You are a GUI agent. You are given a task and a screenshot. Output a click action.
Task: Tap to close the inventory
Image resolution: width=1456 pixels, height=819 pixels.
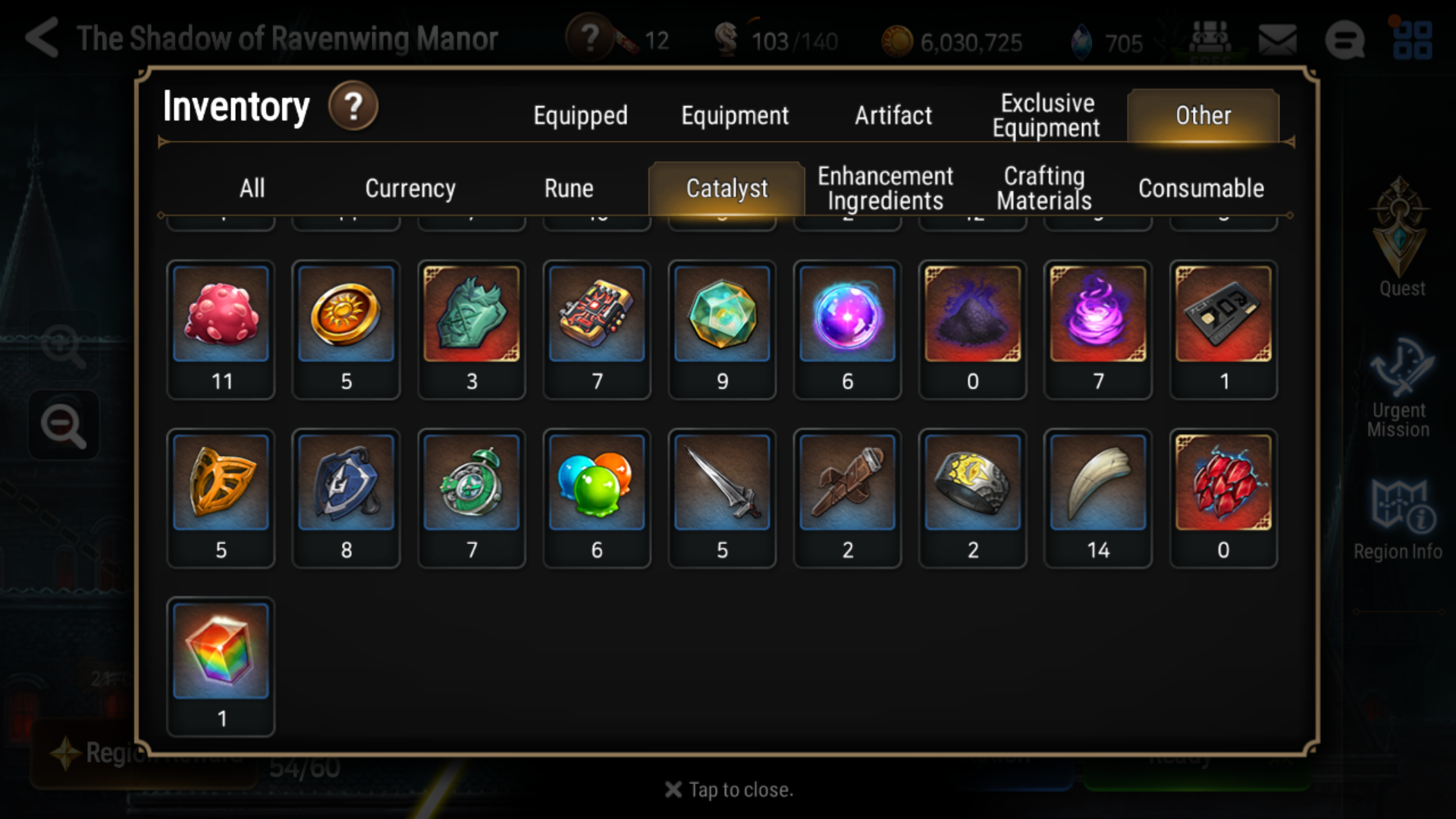[728, 789]
